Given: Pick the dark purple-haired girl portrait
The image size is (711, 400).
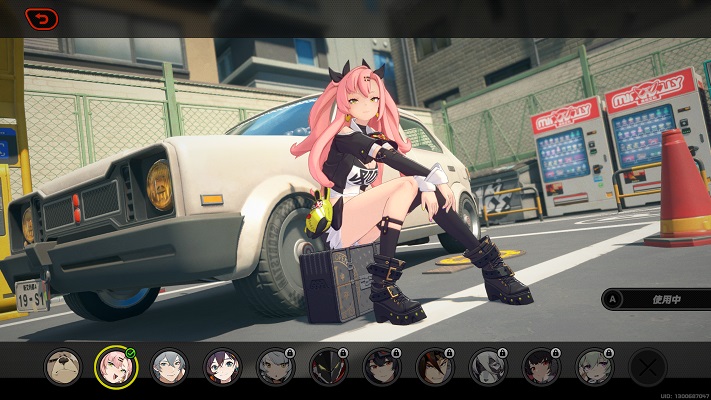Looking at the screenshot, I should click(x=222, y=367).
